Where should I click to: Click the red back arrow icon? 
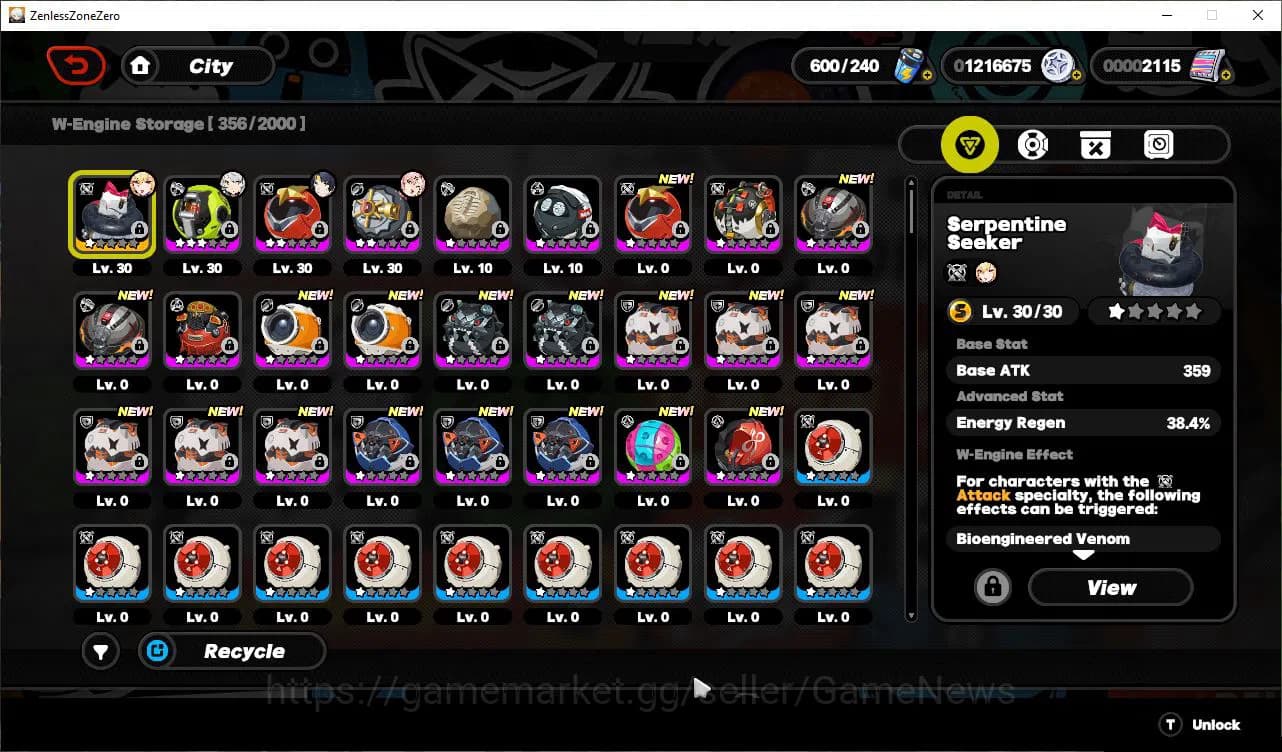(x=76, y=65)
